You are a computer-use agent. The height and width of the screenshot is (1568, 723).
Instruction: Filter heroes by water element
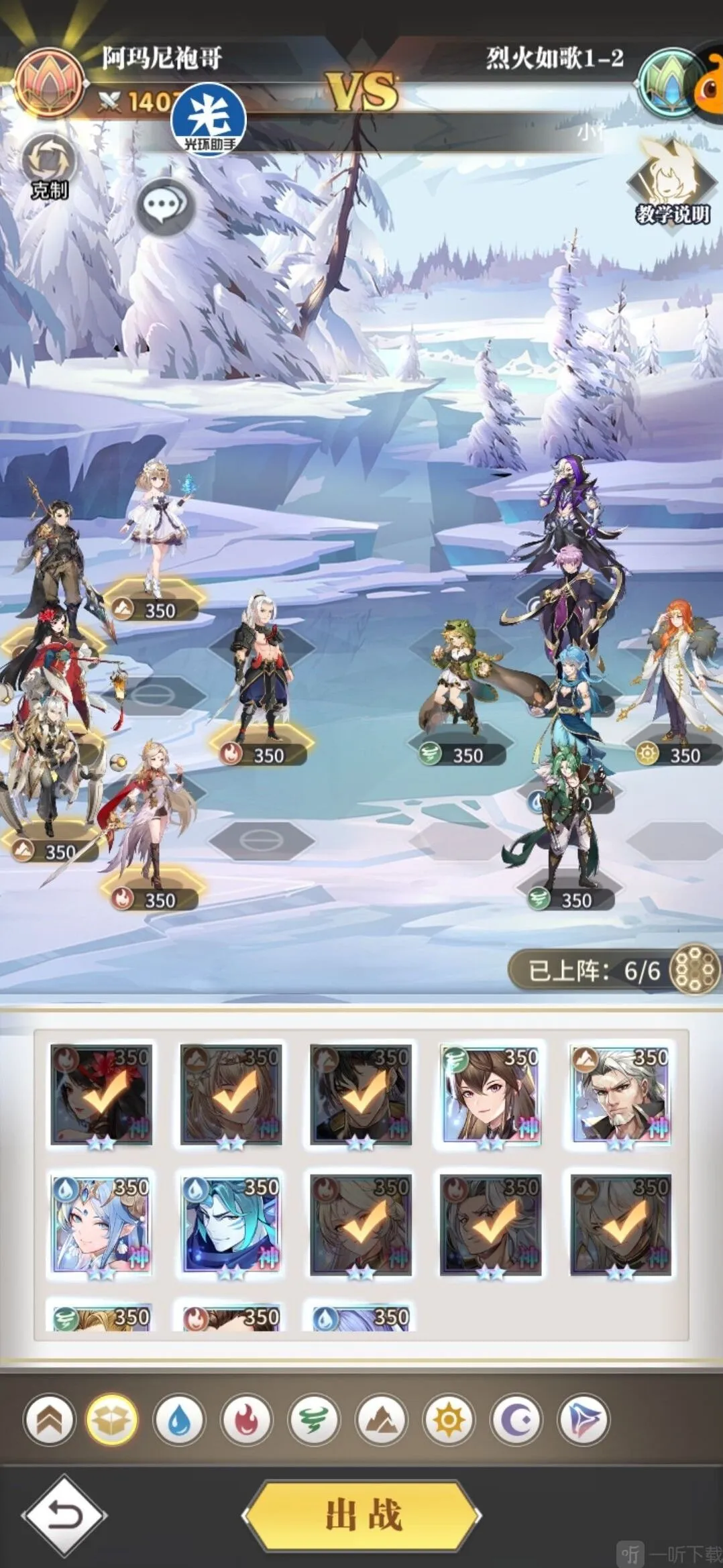[x=179, y=1420]
